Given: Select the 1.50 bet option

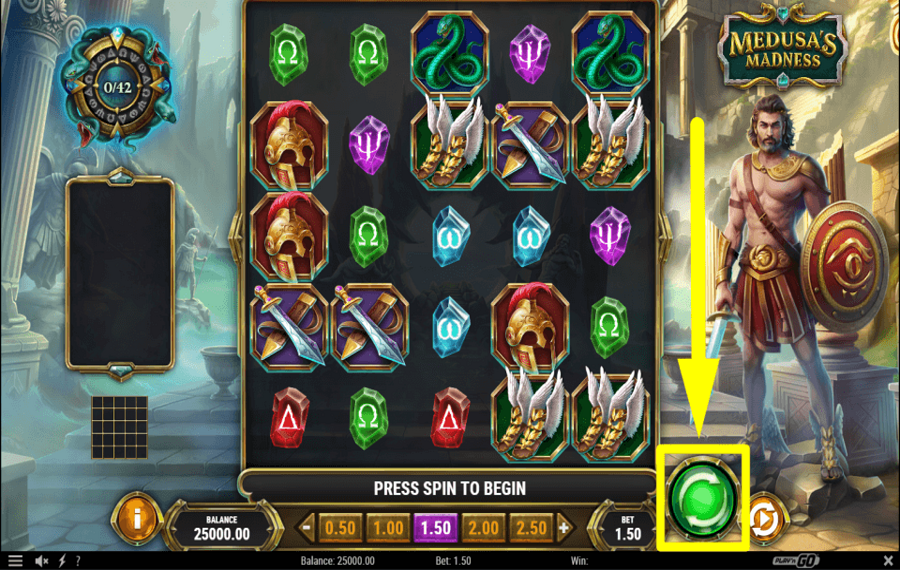Looking at the screenshot, I should click(435, 527).
